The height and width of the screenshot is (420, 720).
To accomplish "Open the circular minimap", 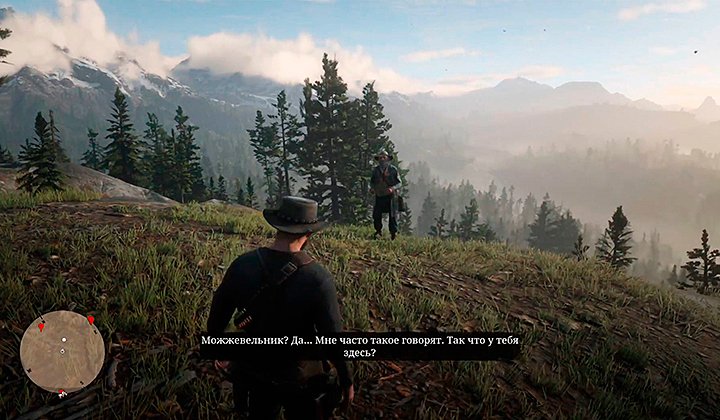I will click(62, 351).
